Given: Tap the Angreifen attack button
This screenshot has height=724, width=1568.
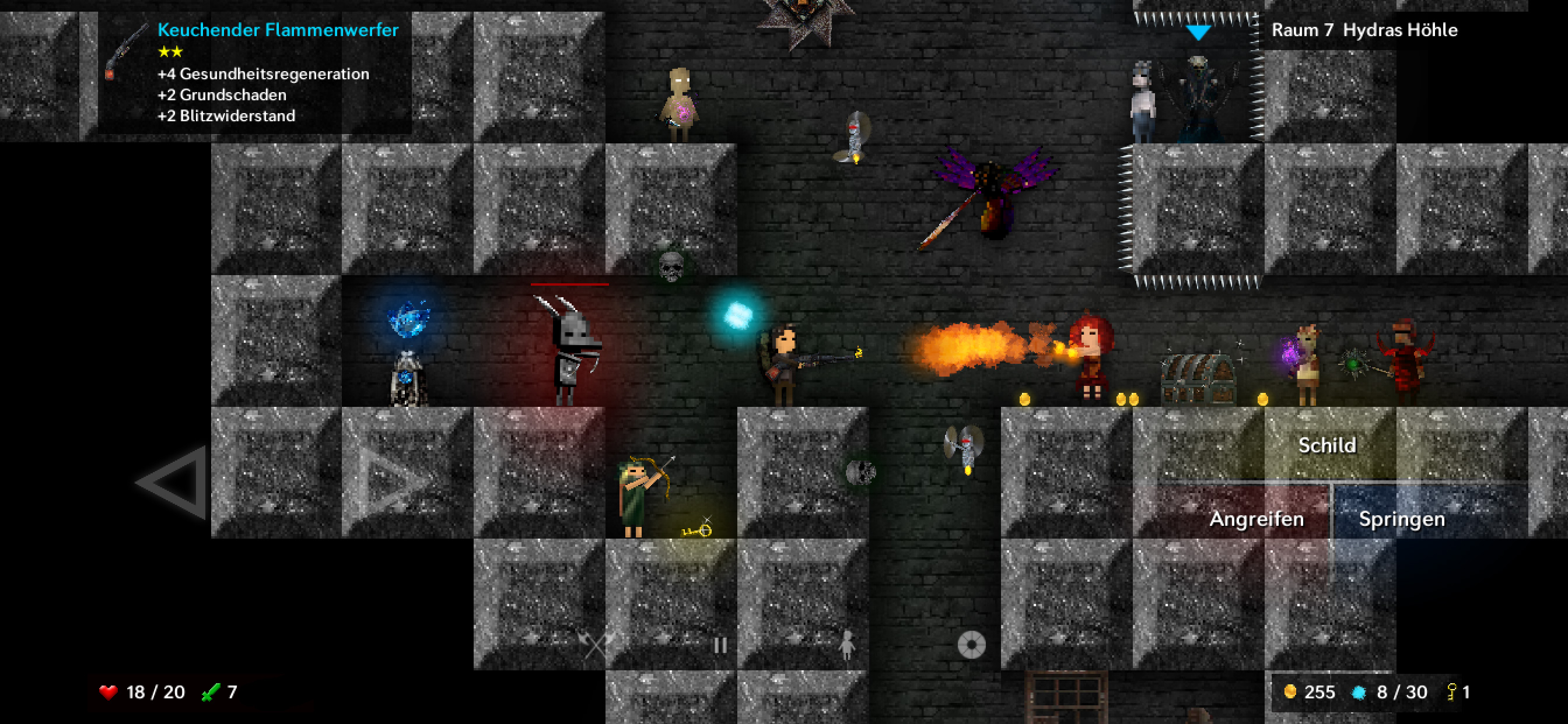Looking at the screenshot, I should coord(1255,518).
